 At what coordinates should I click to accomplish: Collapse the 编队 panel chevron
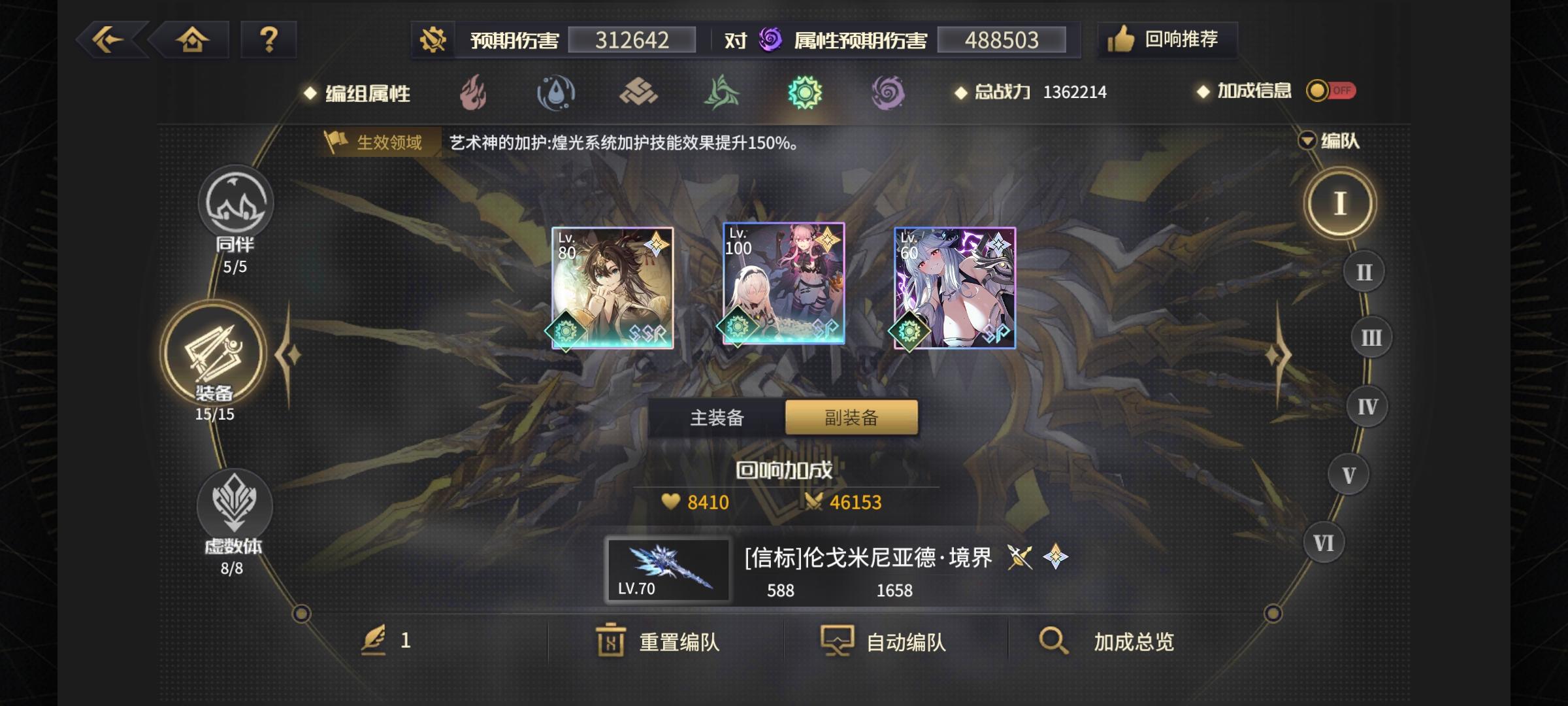1305,141
